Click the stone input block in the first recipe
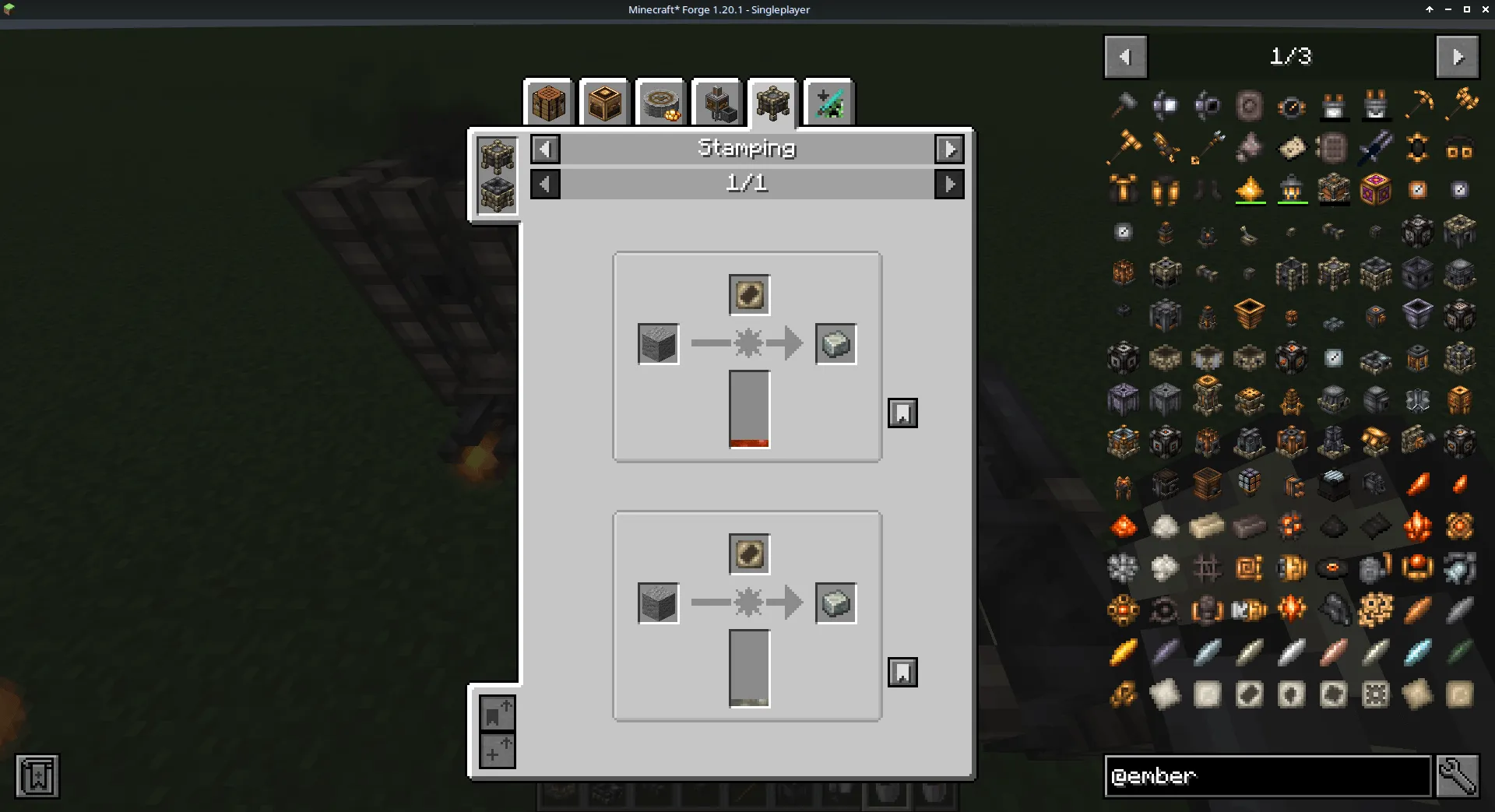Viewport: 1495px width, 812px height. click(659, 343)
